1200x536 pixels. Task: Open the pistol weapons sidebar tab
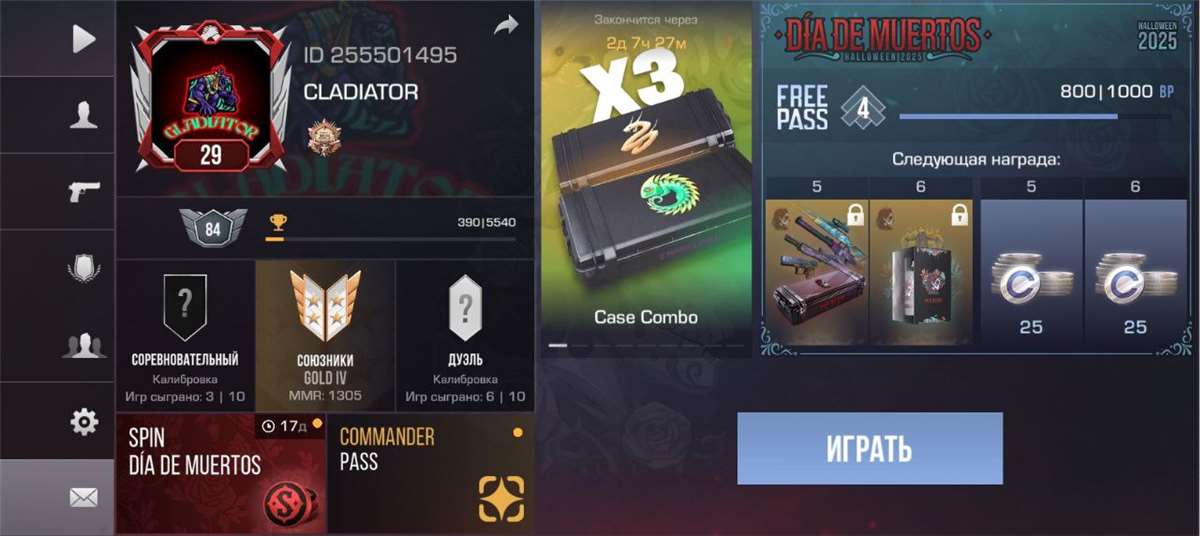pos(84,192)
